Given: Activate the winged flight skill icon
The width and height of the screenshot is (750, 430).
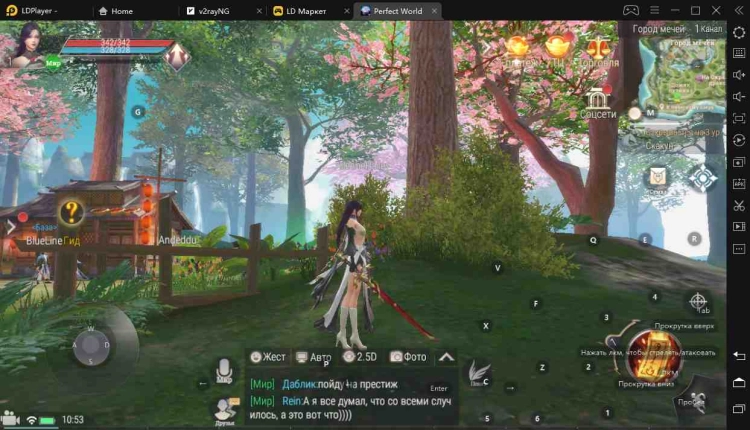Looking at the screenshot, I should click(478, 373).
